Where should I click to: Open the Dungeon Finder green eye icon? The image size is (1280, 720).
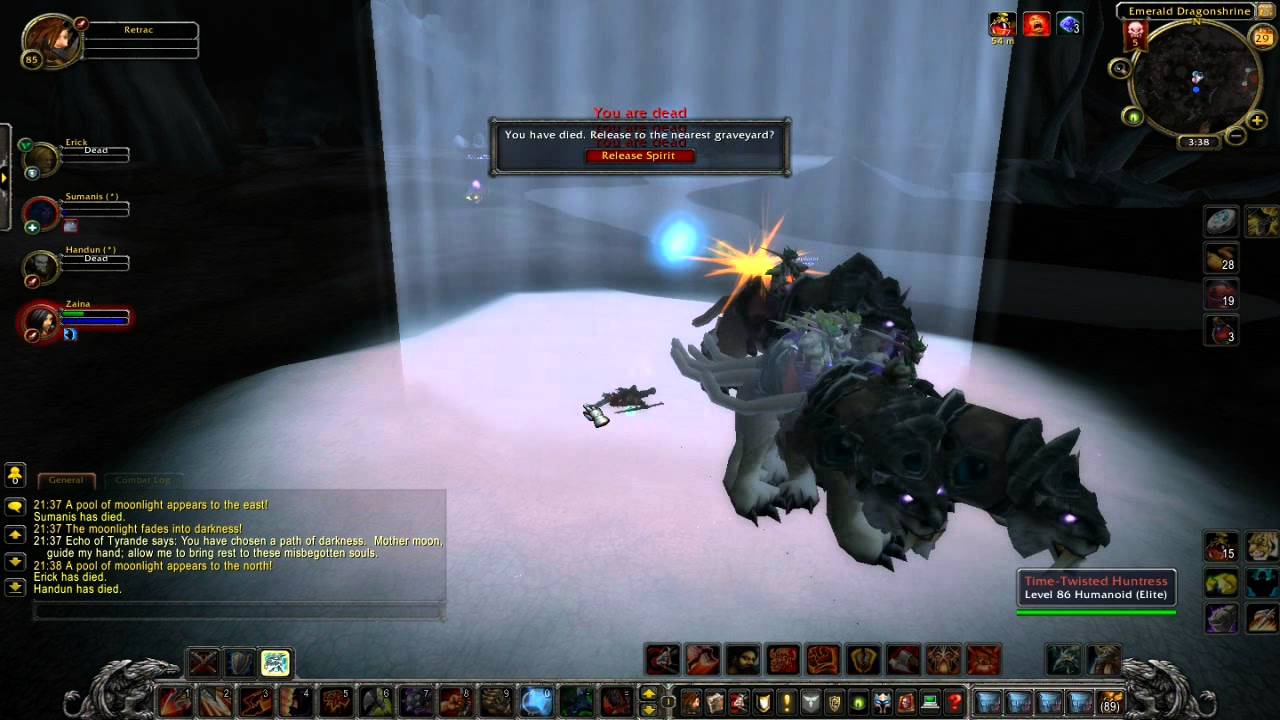858,701
